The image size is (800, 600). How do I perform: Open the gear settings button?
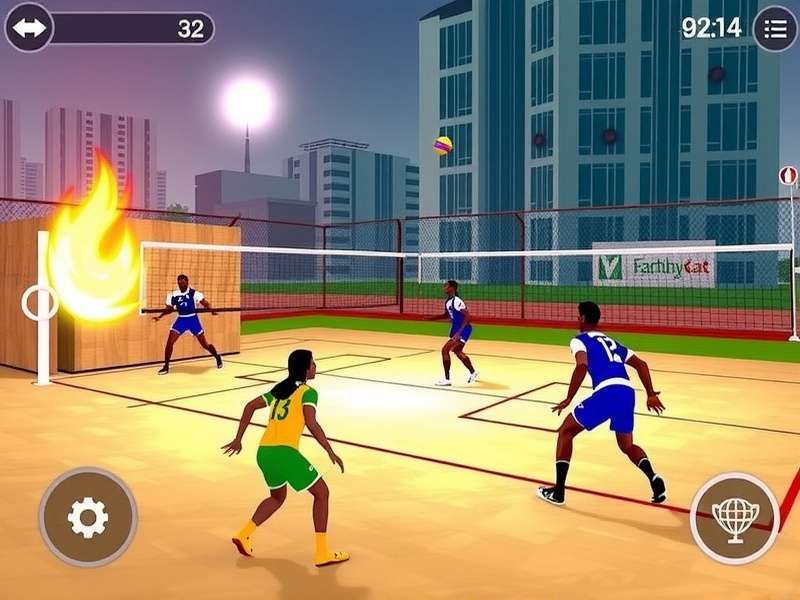(87, 517)
